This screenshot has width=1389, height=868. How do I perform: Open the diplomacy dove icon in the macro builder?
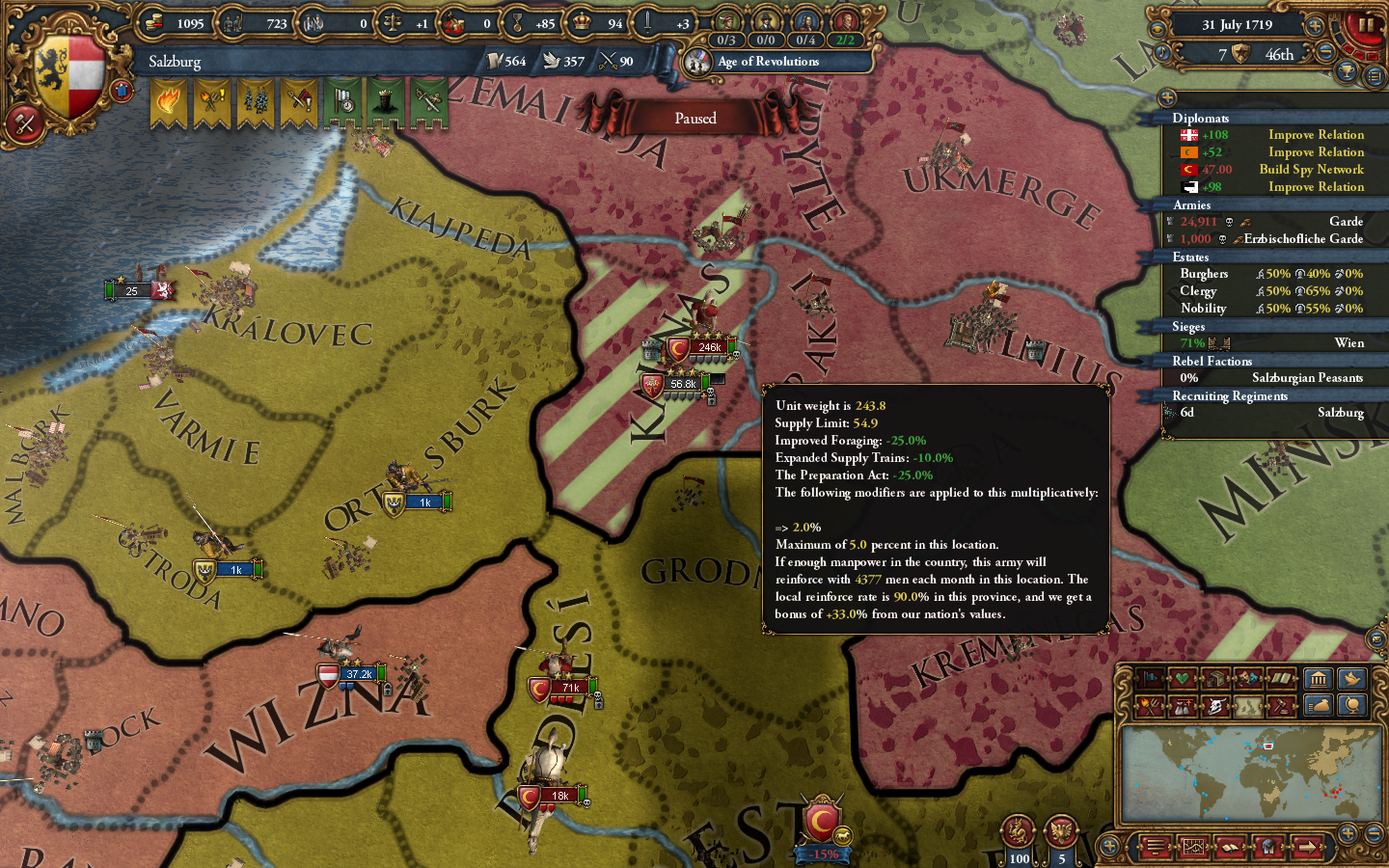[1352, 679]
